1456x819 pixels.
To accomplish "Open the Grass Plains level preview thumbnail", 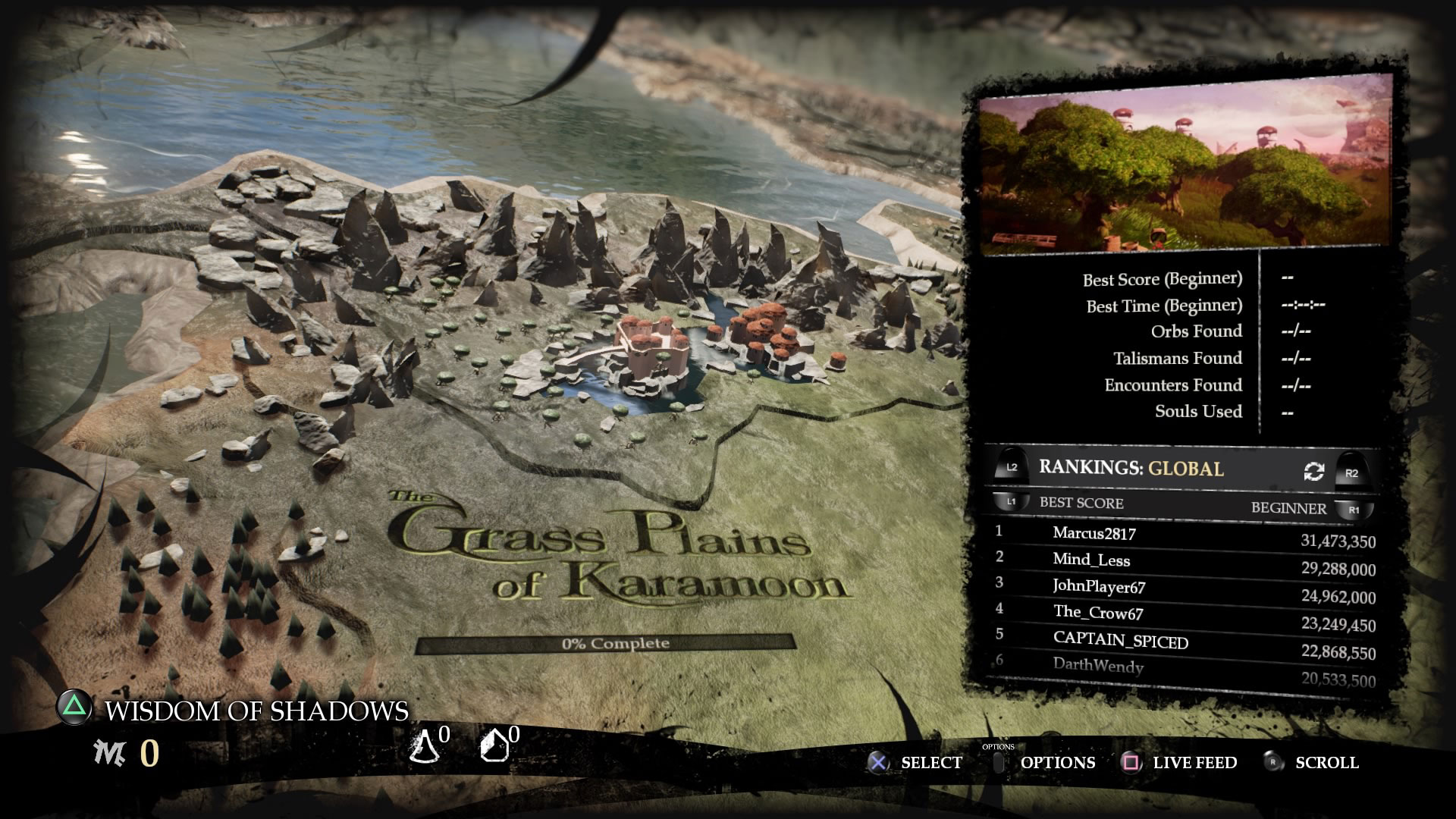I will 1185,166.
